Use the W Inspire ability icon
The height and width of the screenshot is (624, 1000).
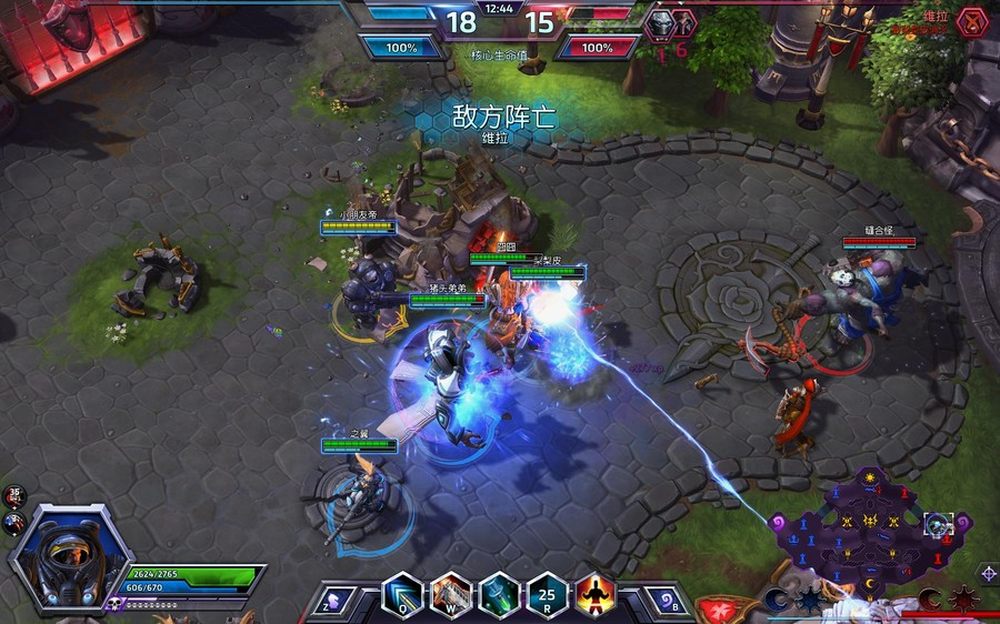coord(451,595)
